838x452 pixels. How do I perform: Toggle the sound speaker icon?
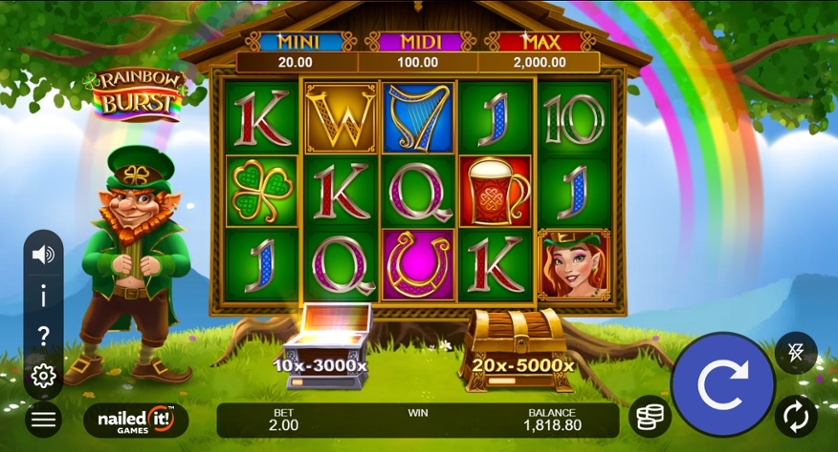coord(43,255)
